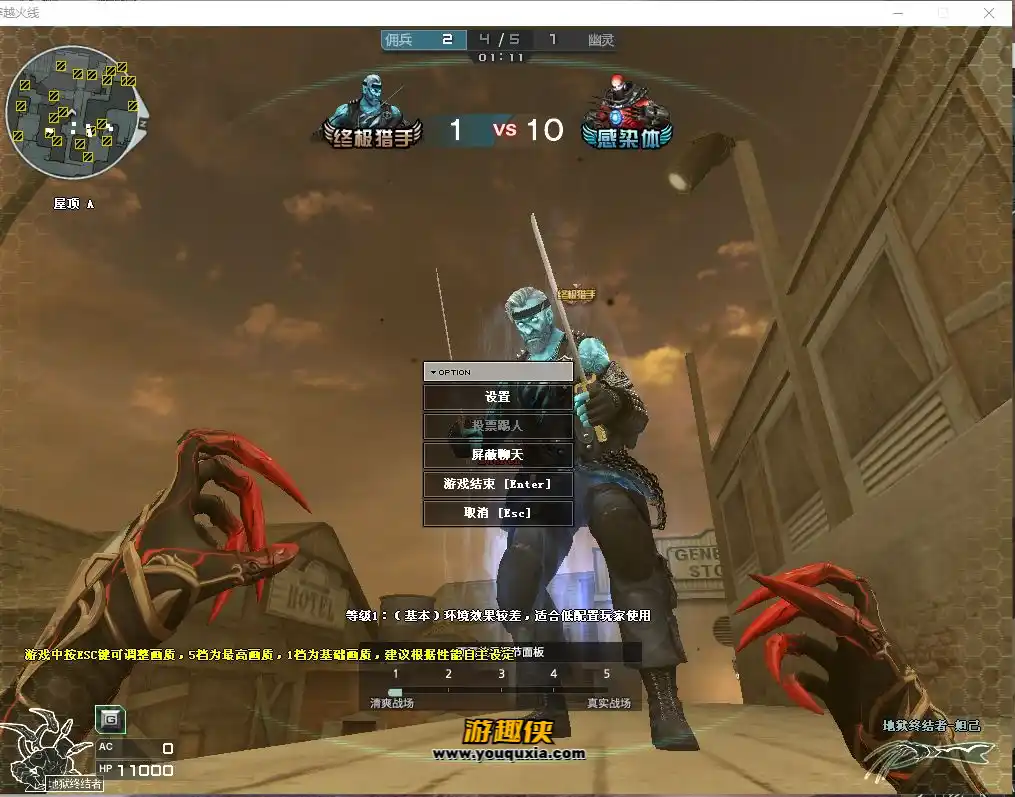The width and height of the screenshot is (1015, 797).
Task: Minimize the game window
Action: pyautogui.click(x=897, y=13)
